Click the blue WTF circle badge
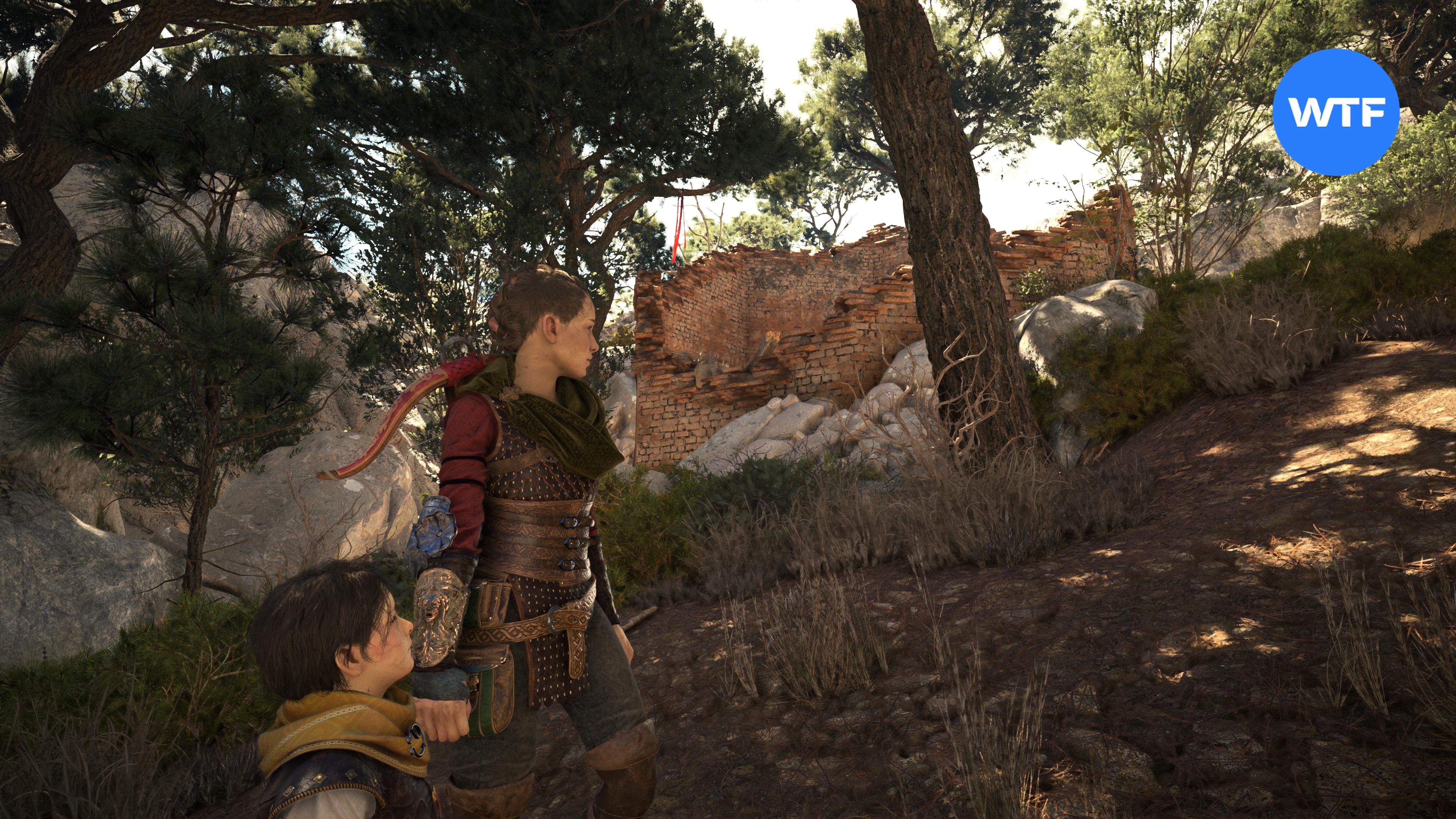Viewport: 1456px width, 819px height. [1335, 113]
